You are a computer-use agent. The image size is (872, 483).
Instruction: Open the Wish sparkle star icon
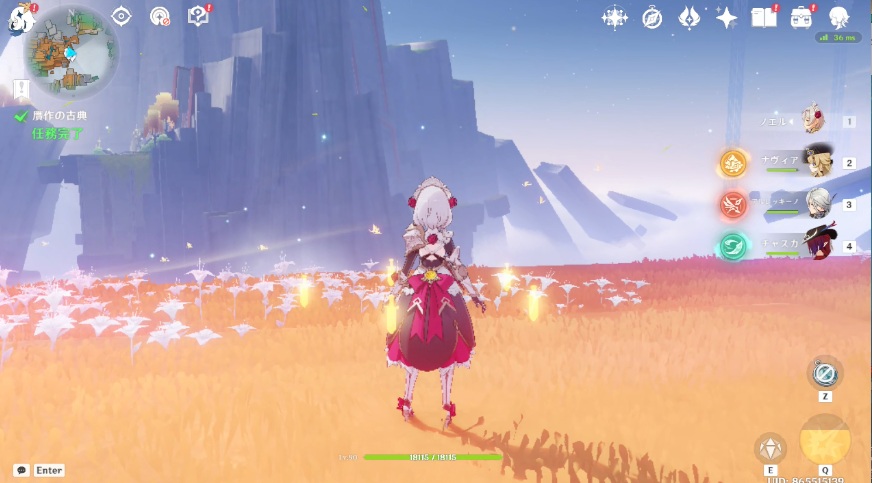(727, 17)
